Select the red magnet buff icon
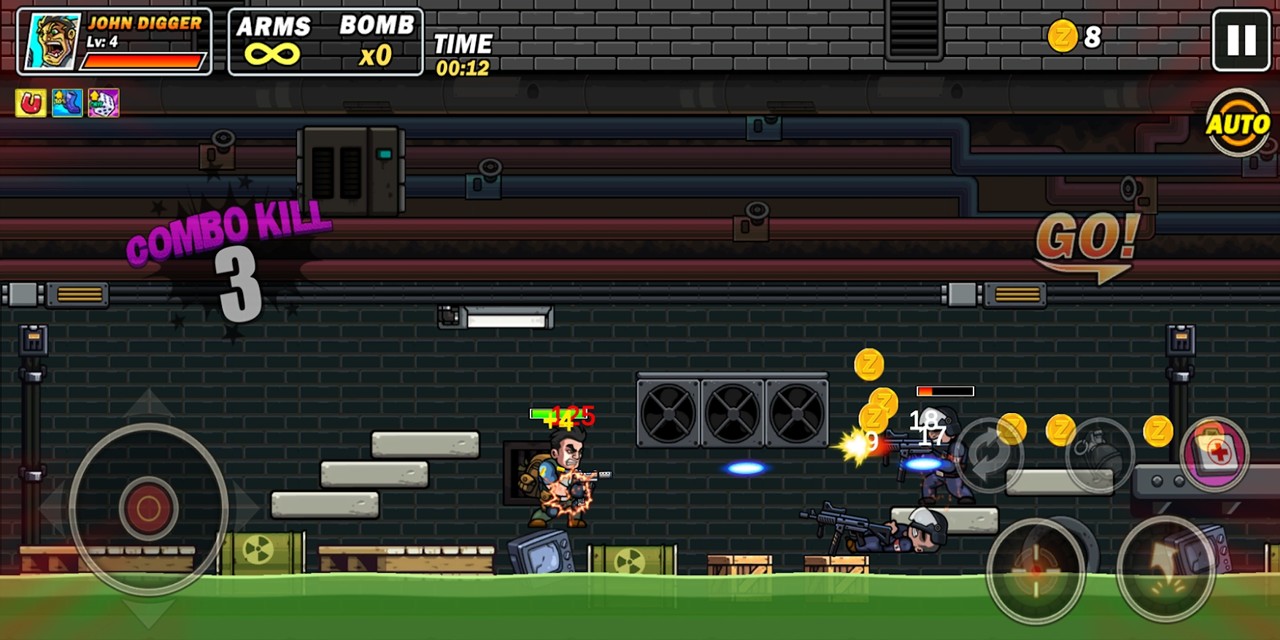The height and width of the screenshot is (640, 1280). coord(30,103)
